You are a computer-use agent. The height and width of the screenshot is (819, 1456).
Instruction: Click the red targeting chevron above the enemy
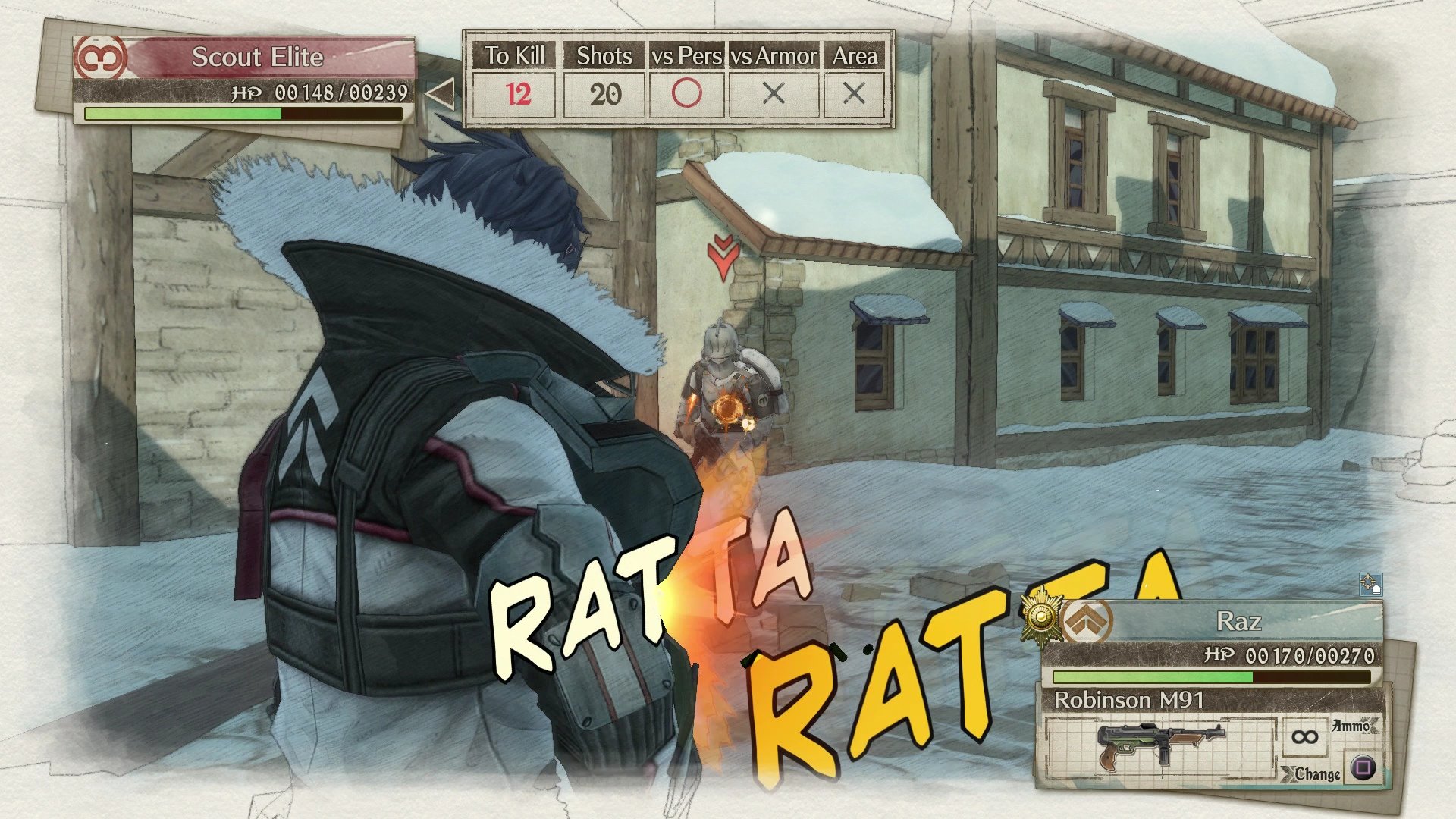click(x=724, y=254)
